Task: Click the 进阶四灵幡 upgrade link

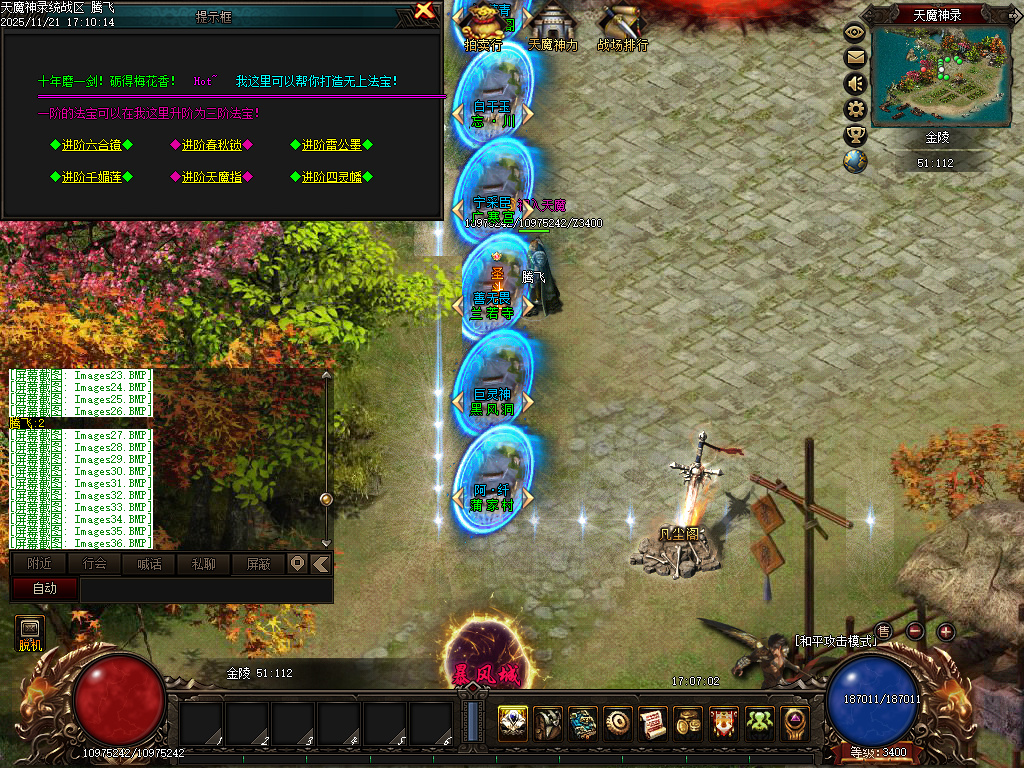Action: tap(331, 177)
